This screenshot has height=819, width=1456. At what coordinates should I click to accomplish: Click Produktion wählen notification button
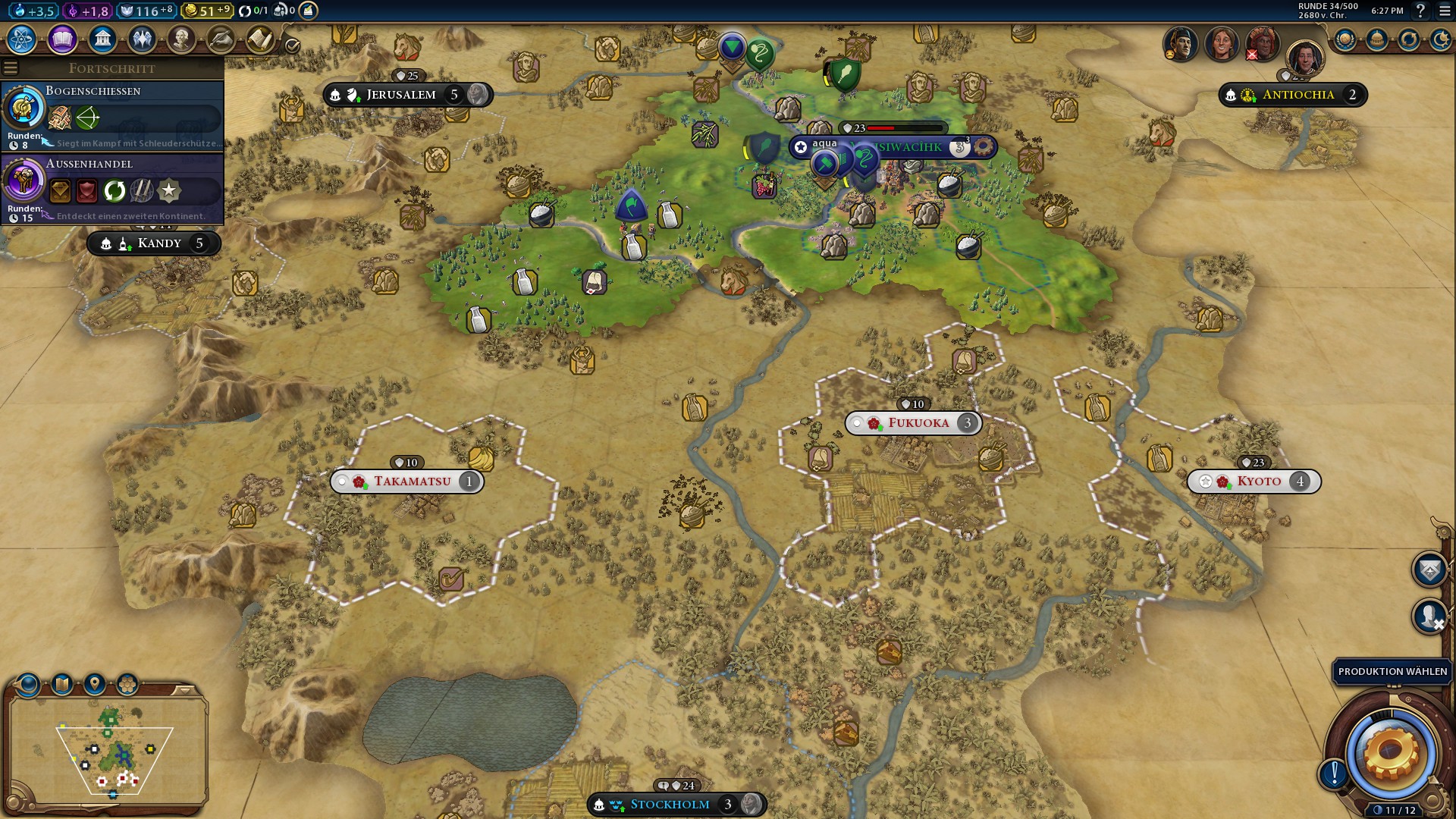point(1392,671)
